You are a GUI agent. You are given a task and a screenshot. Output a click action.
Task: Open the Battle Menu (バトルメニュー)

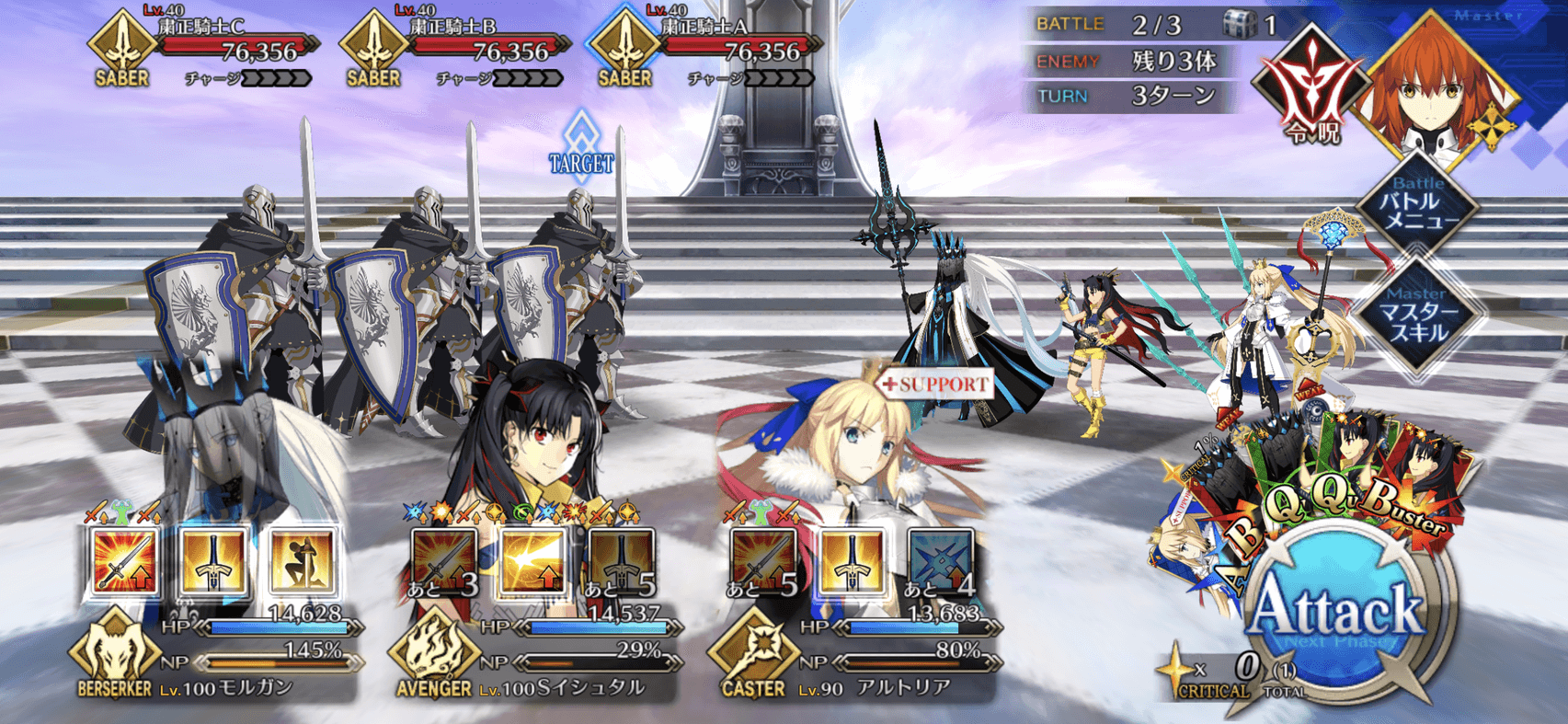click(x=1419, y=208)
